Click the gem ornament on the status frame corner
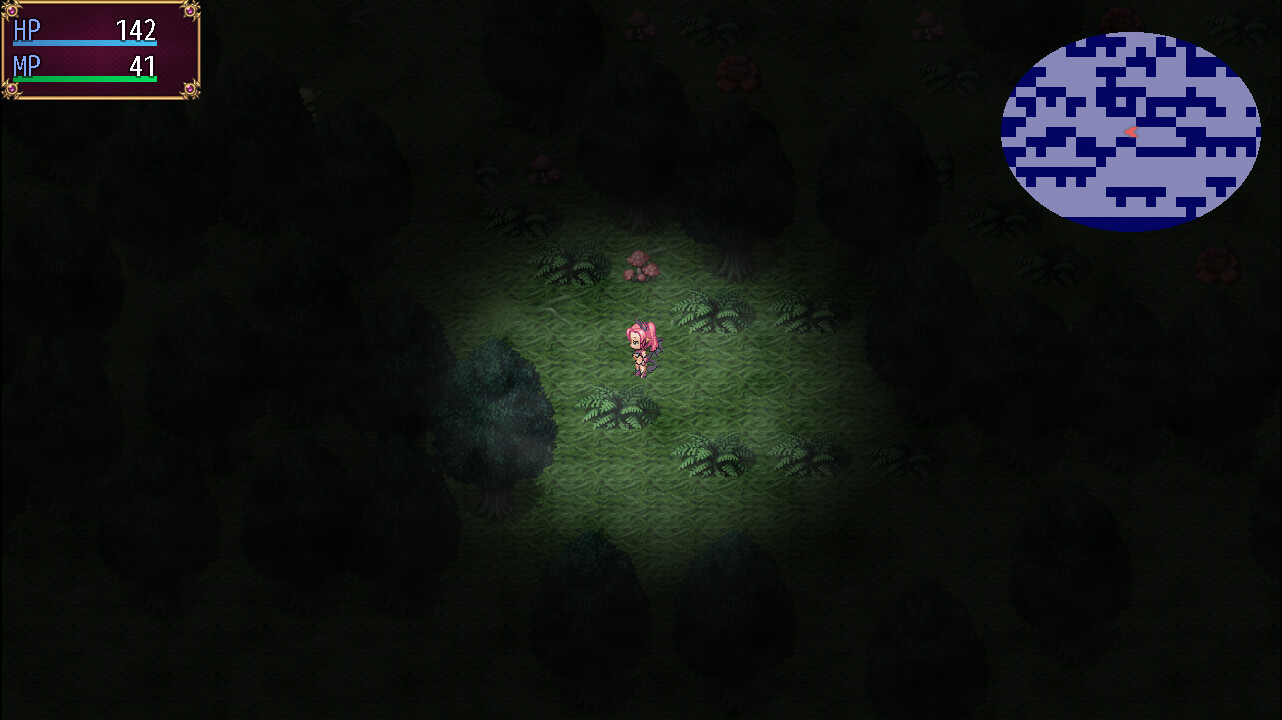This screenshot has height=720, width=1282. coord(10,12)
